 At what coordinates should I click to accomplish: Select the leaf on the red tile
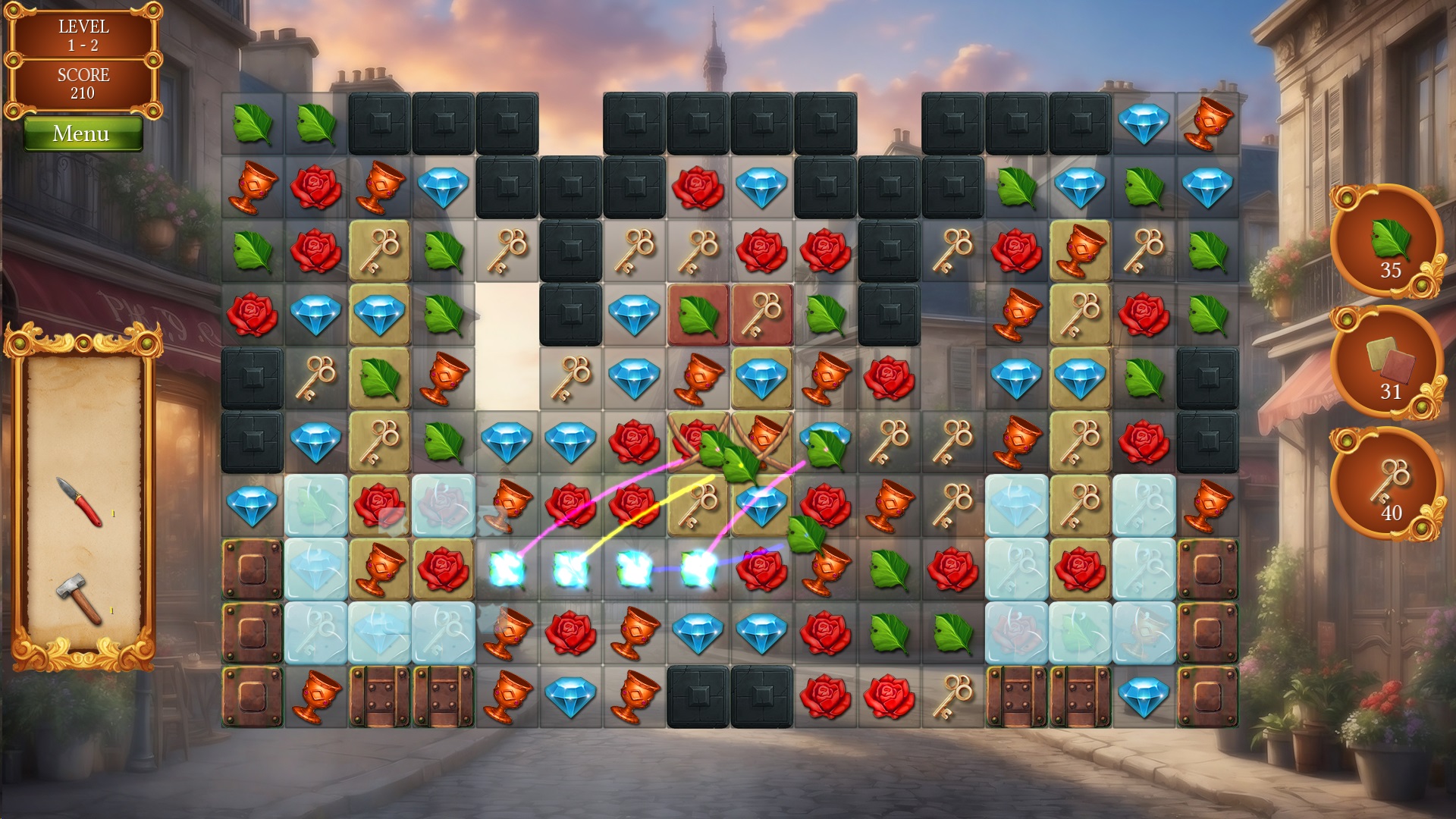coord(698,315)
